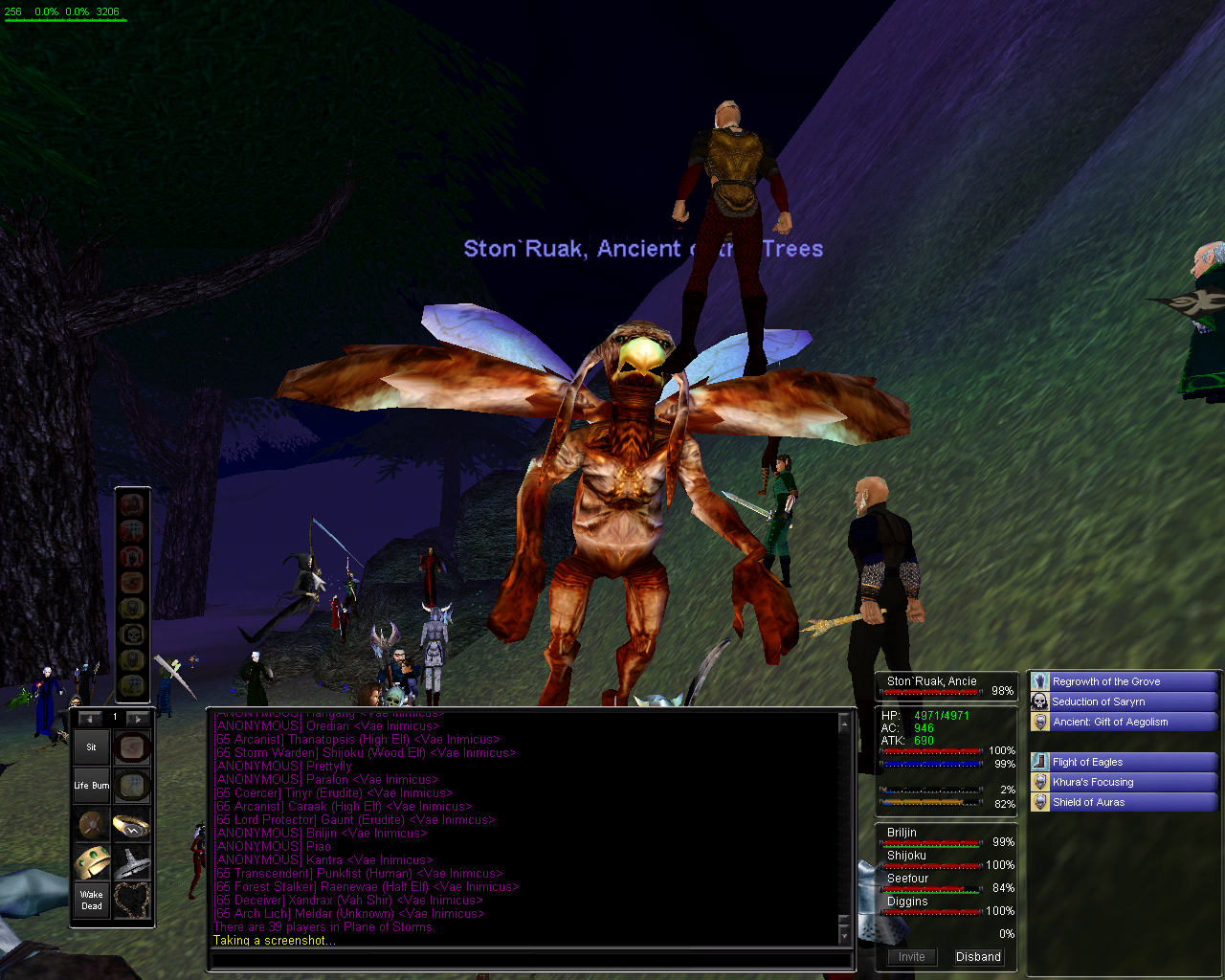Click the Disband group button

click(978, 956)
